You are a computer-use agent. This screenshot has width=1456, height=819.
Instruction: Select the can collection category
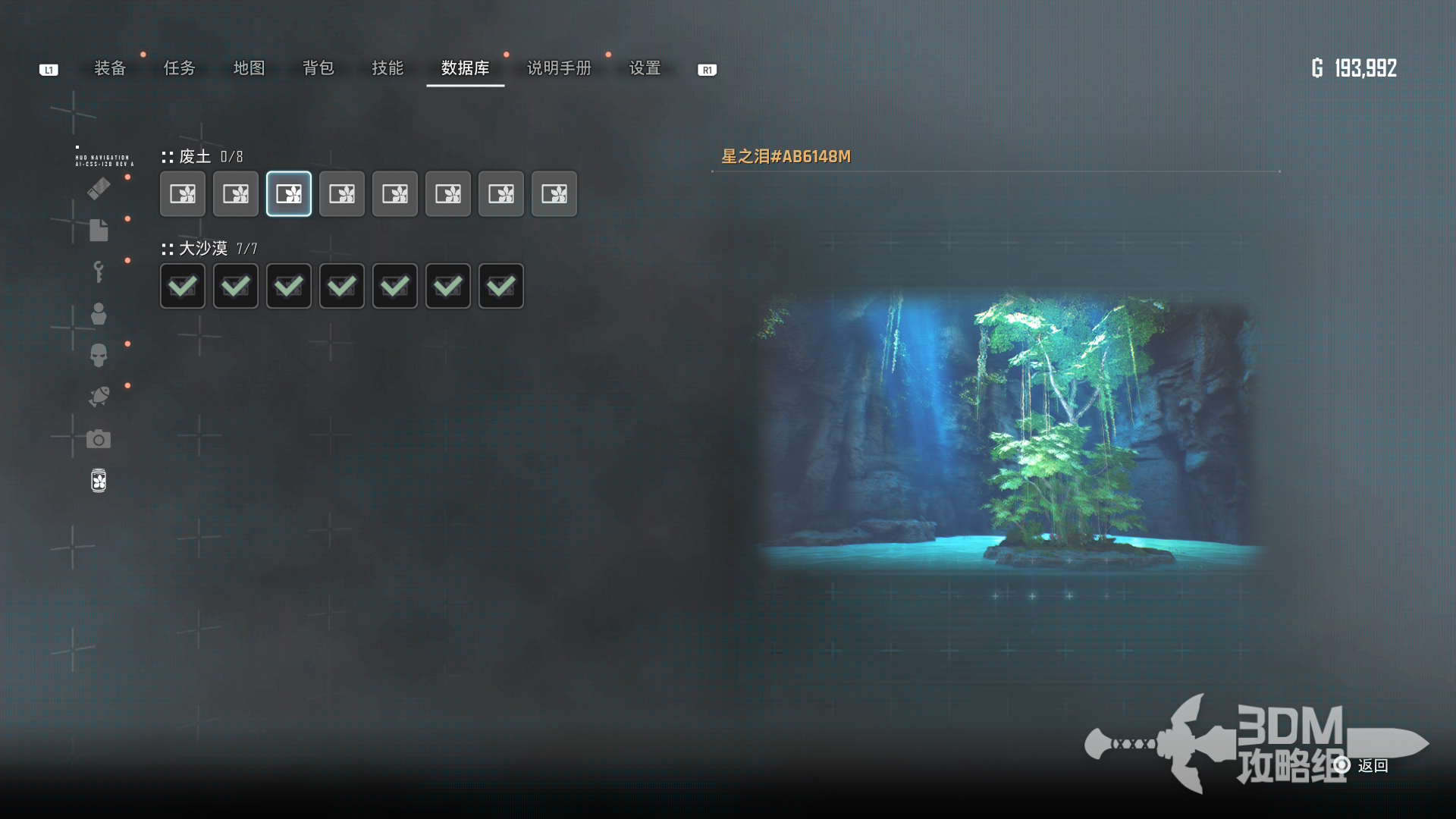pyautogui.click(x=99, y=481)
